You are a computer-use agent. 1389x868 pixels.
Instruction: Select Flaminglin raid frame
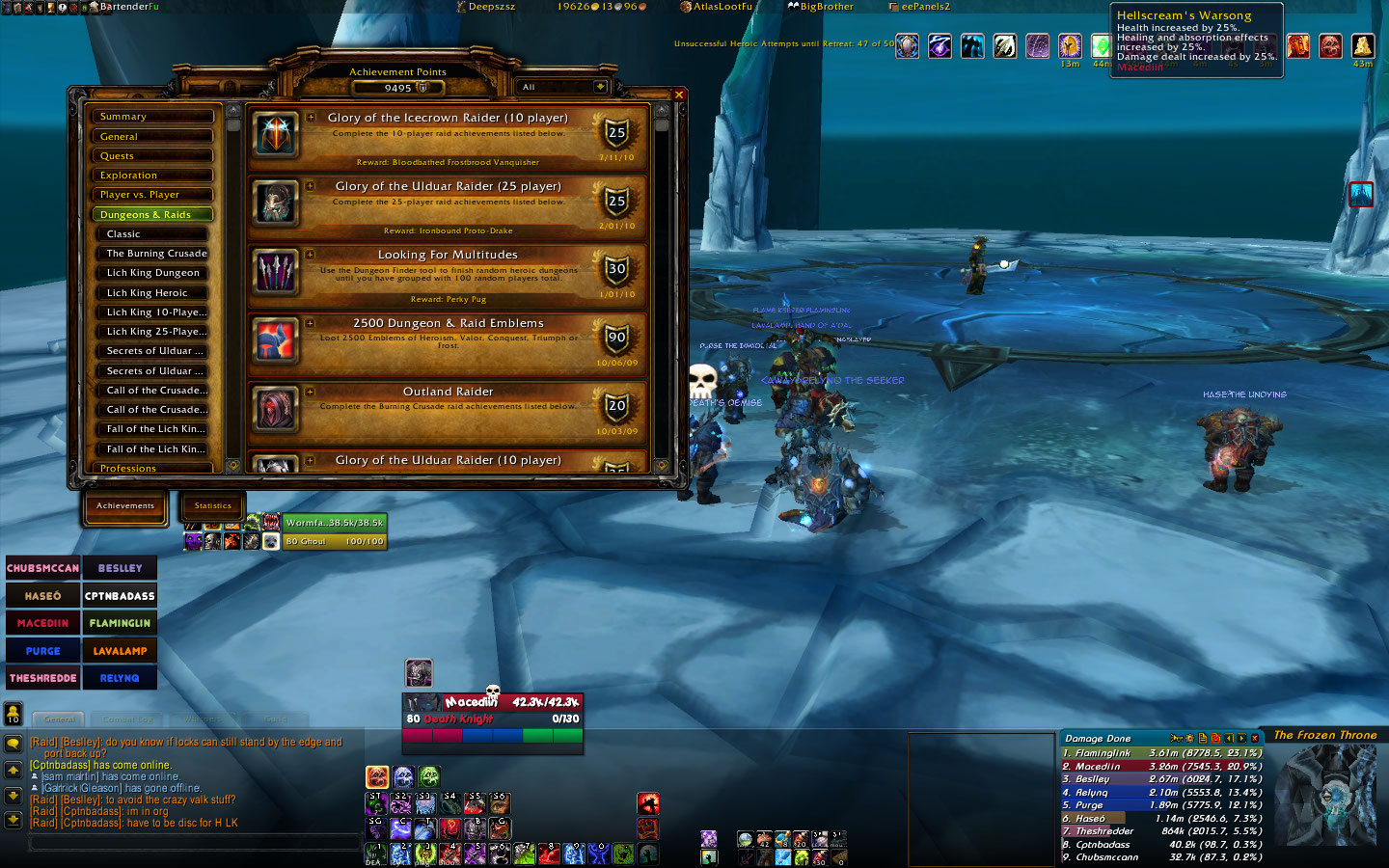coord(120,623)
